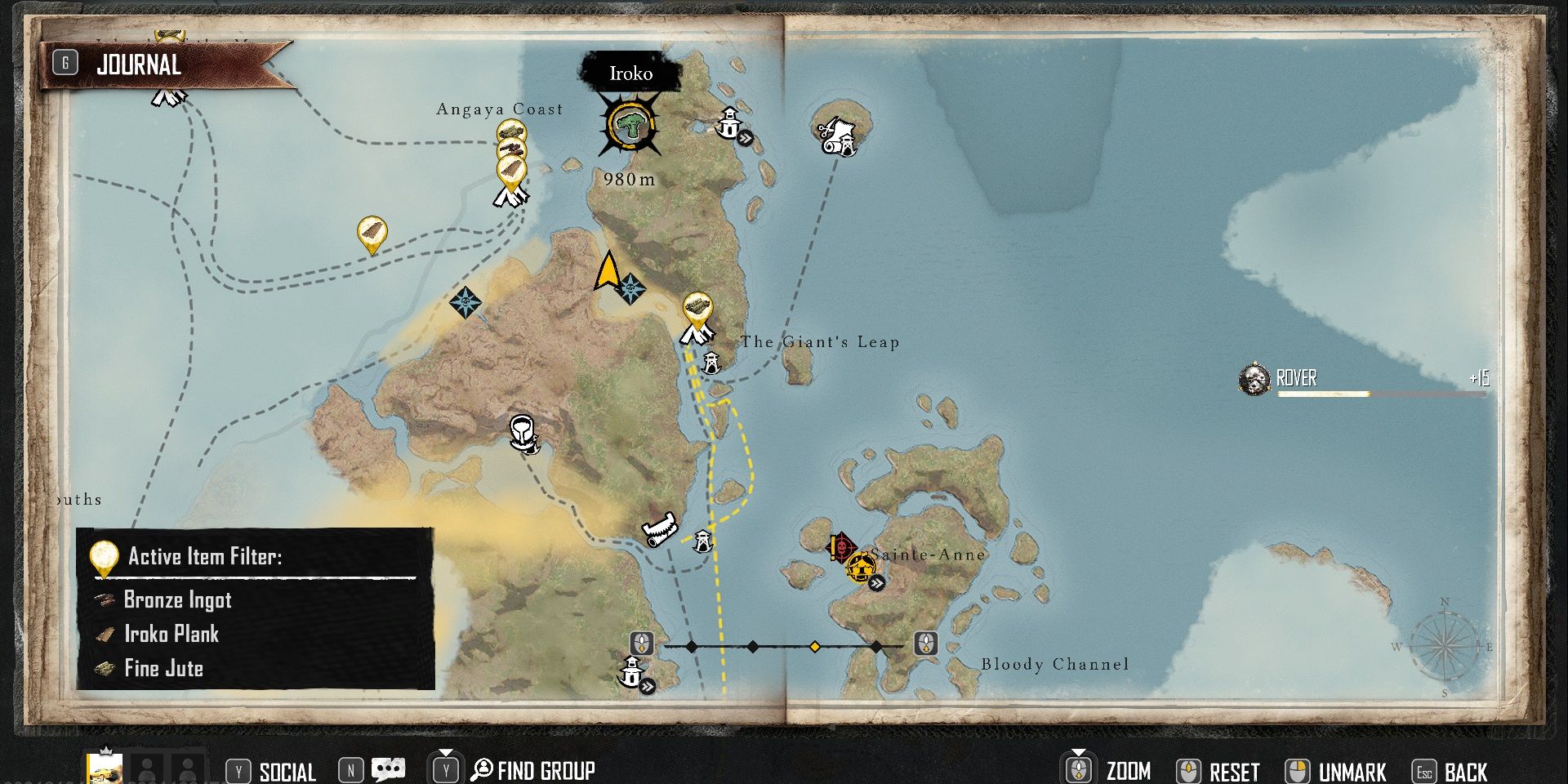Open the Journal tab

coord(139,65)
